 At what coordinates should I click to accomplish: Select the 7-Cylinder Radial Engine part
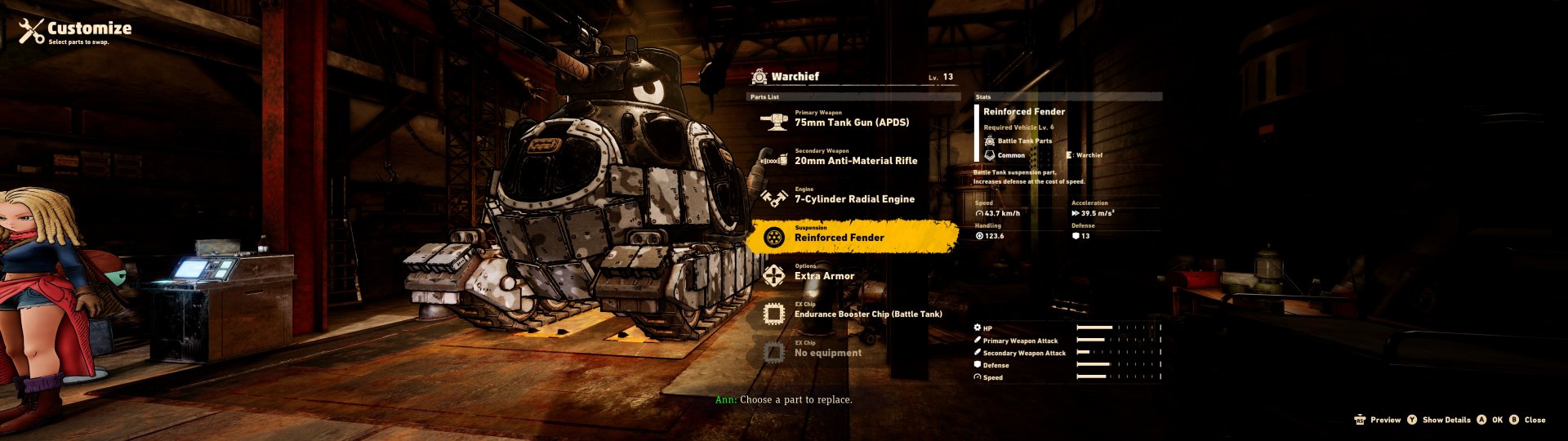(853, 198)
